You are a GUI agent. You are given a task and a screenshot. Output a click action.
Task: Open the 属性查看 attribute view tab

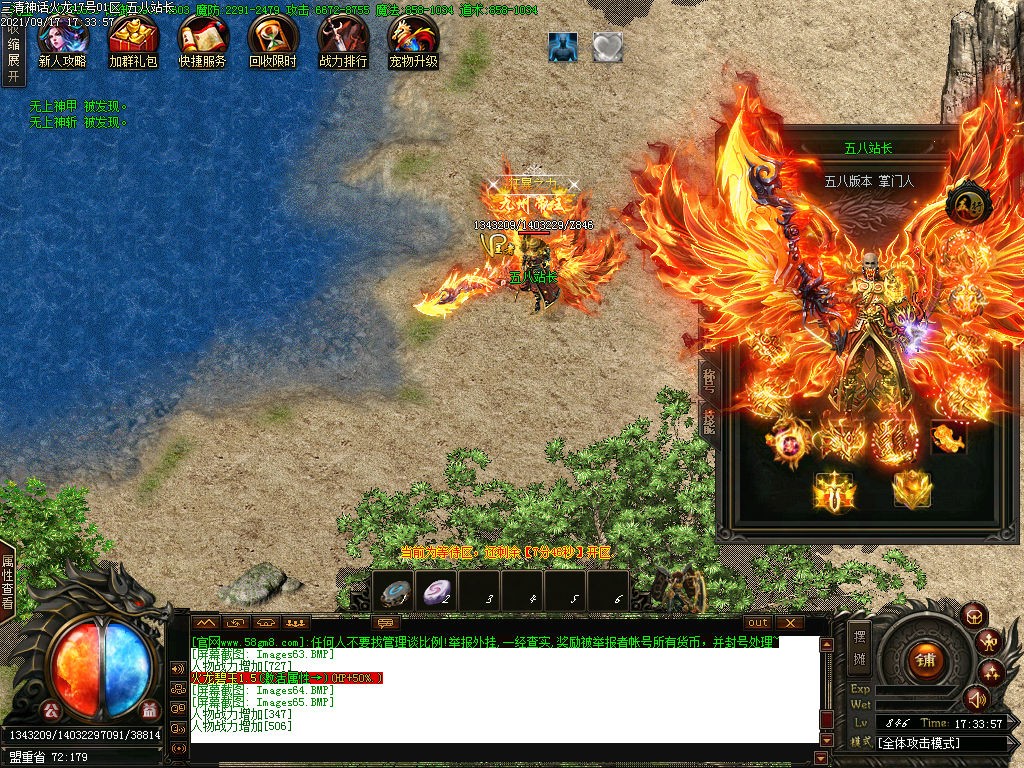8,584
